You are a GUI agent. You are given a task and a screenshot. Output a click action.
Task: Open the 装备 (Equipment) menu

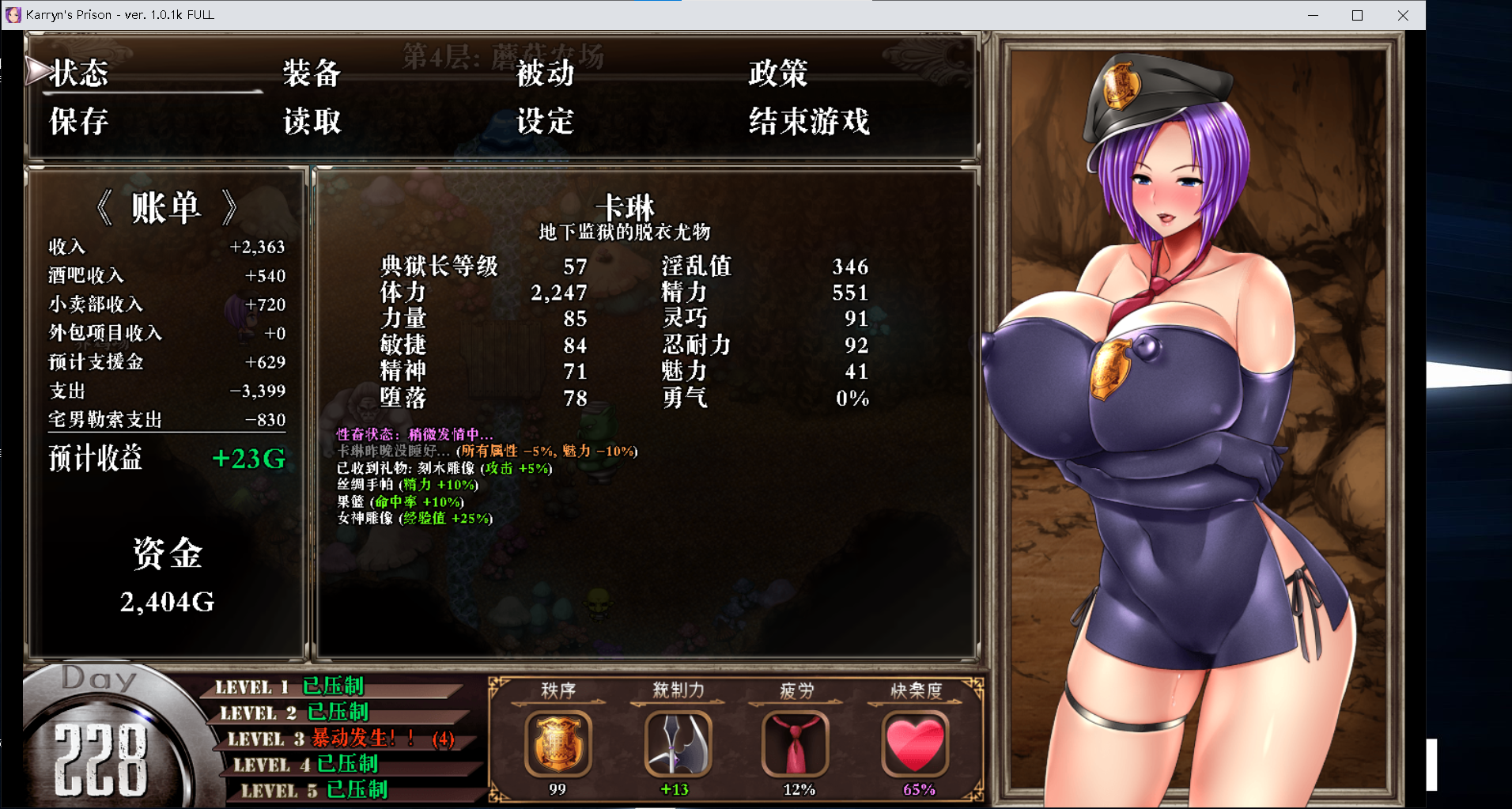pyautogui.click(x=312, y=74)
